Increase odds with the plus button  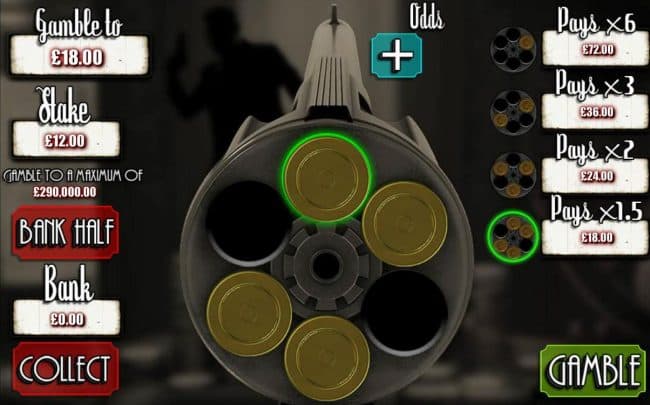pos(397,55)
